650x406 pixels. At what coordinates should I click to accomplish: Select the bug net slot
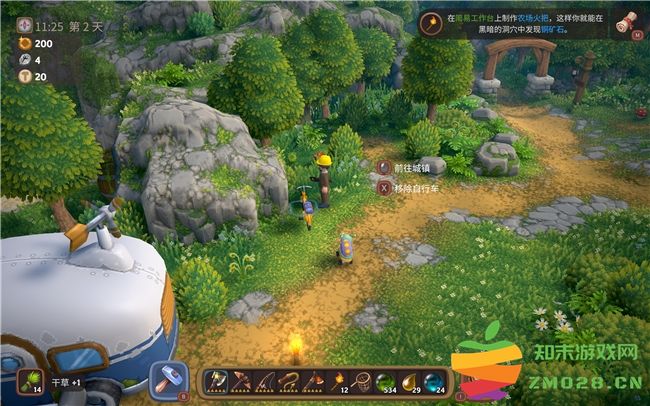click(360, 381)
